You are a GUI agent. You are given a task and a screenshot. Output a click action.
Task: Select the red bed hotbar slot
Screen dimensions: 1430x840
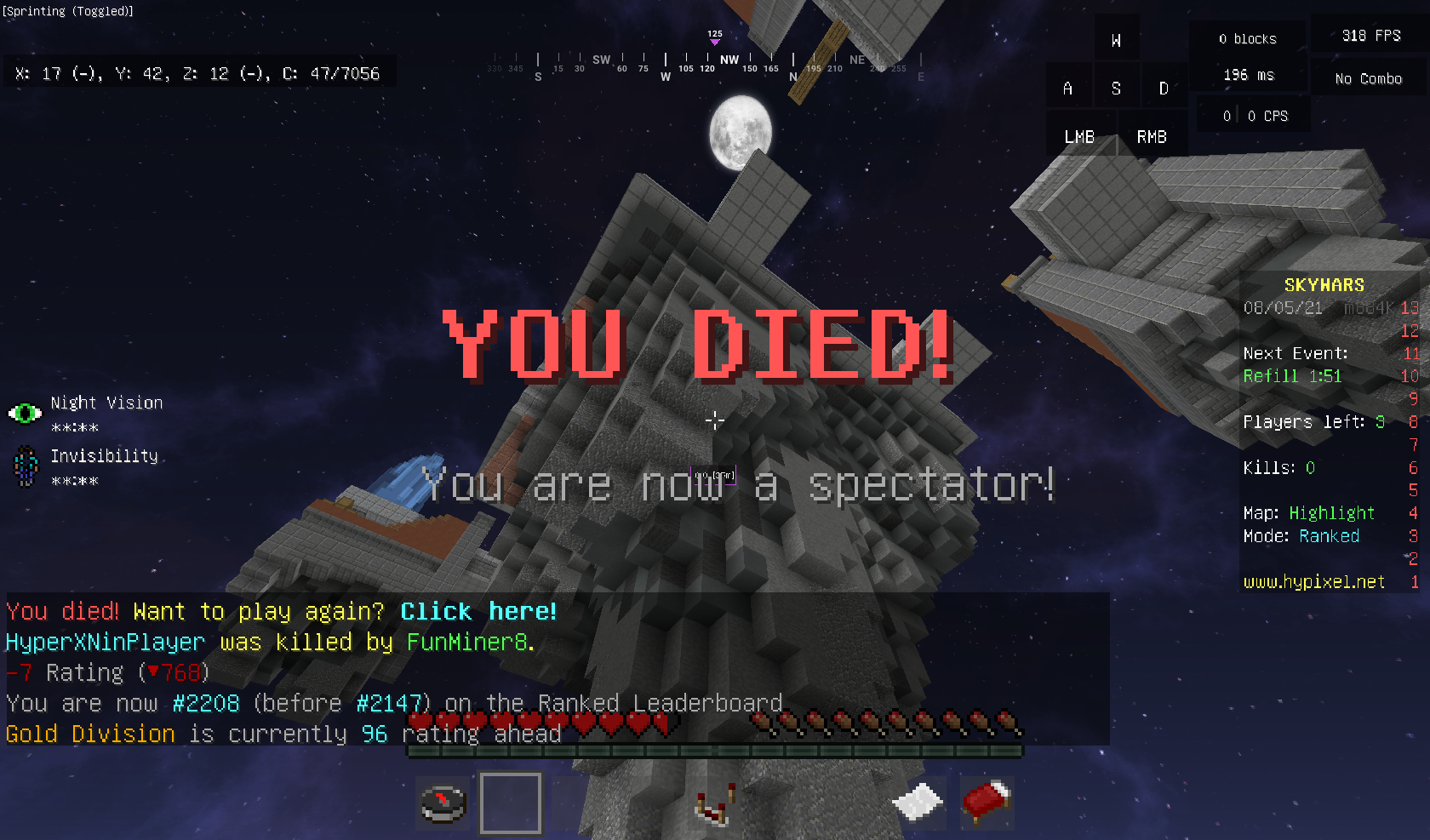(x=986, y=803)
